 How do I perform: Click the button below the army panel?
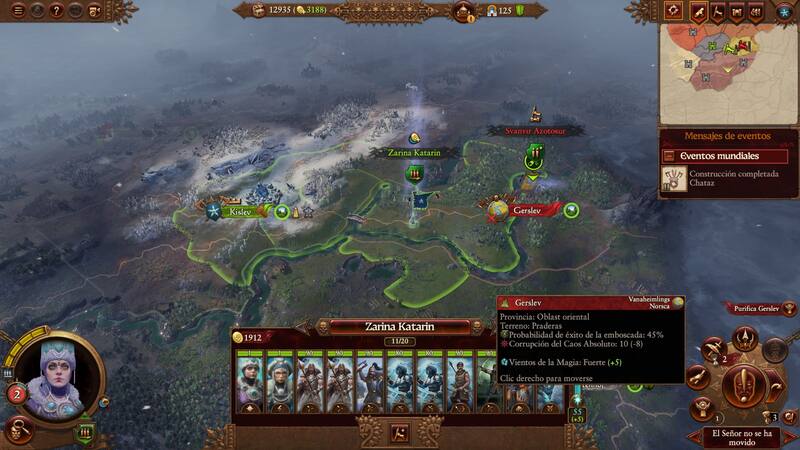click(399, 433)
